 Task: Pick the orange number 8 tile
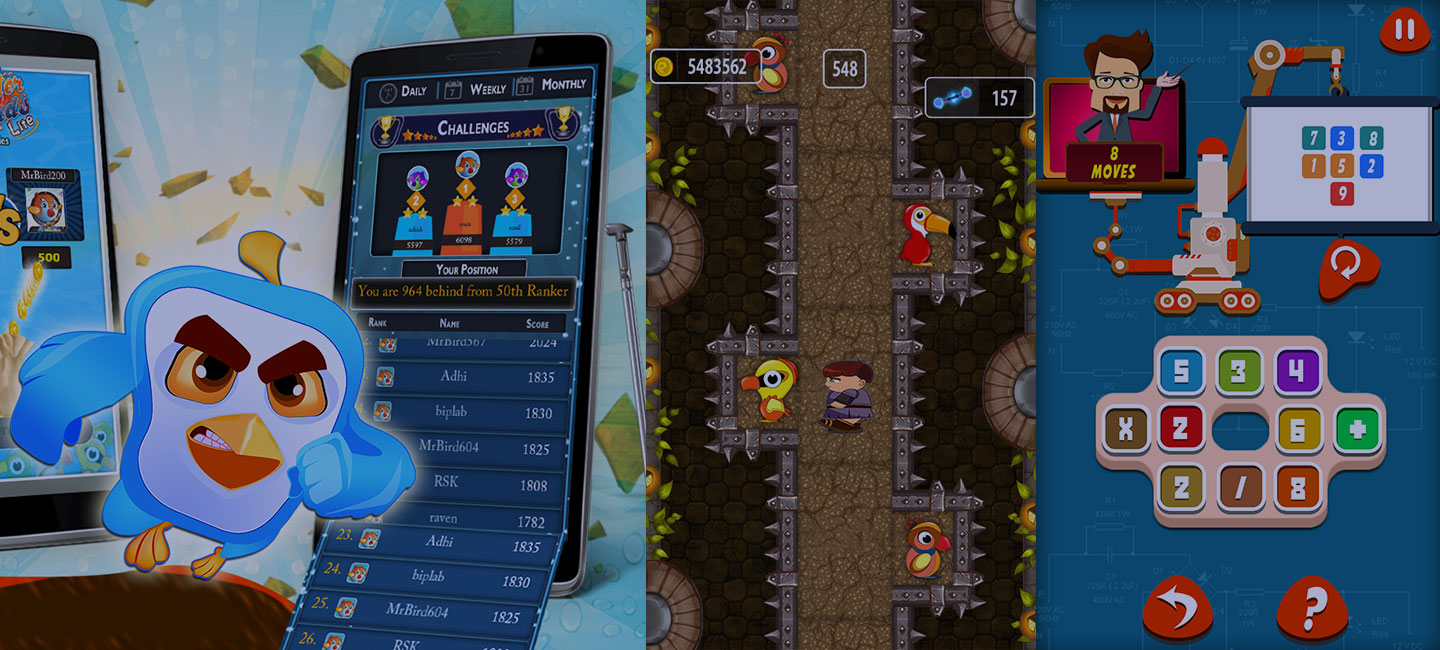1298,488
